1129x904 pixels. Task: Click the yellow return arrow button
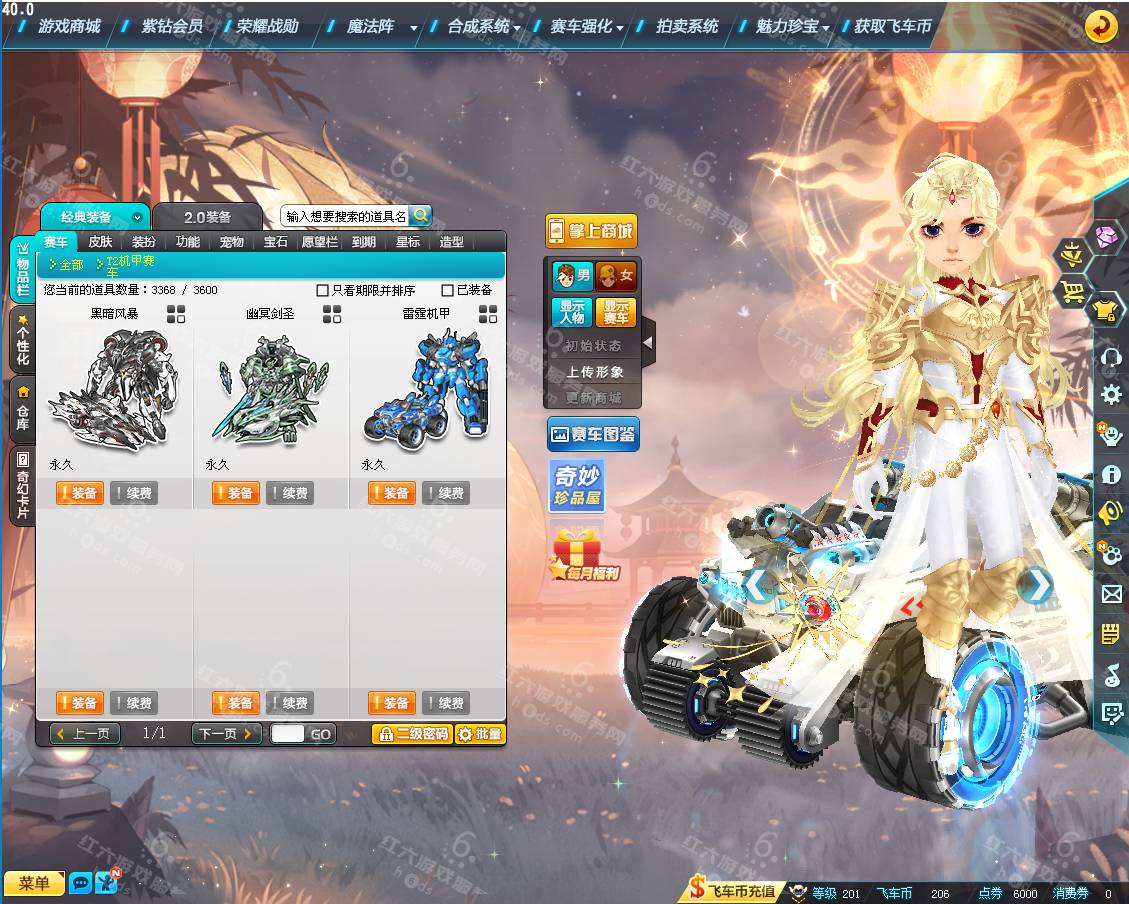1101,26
